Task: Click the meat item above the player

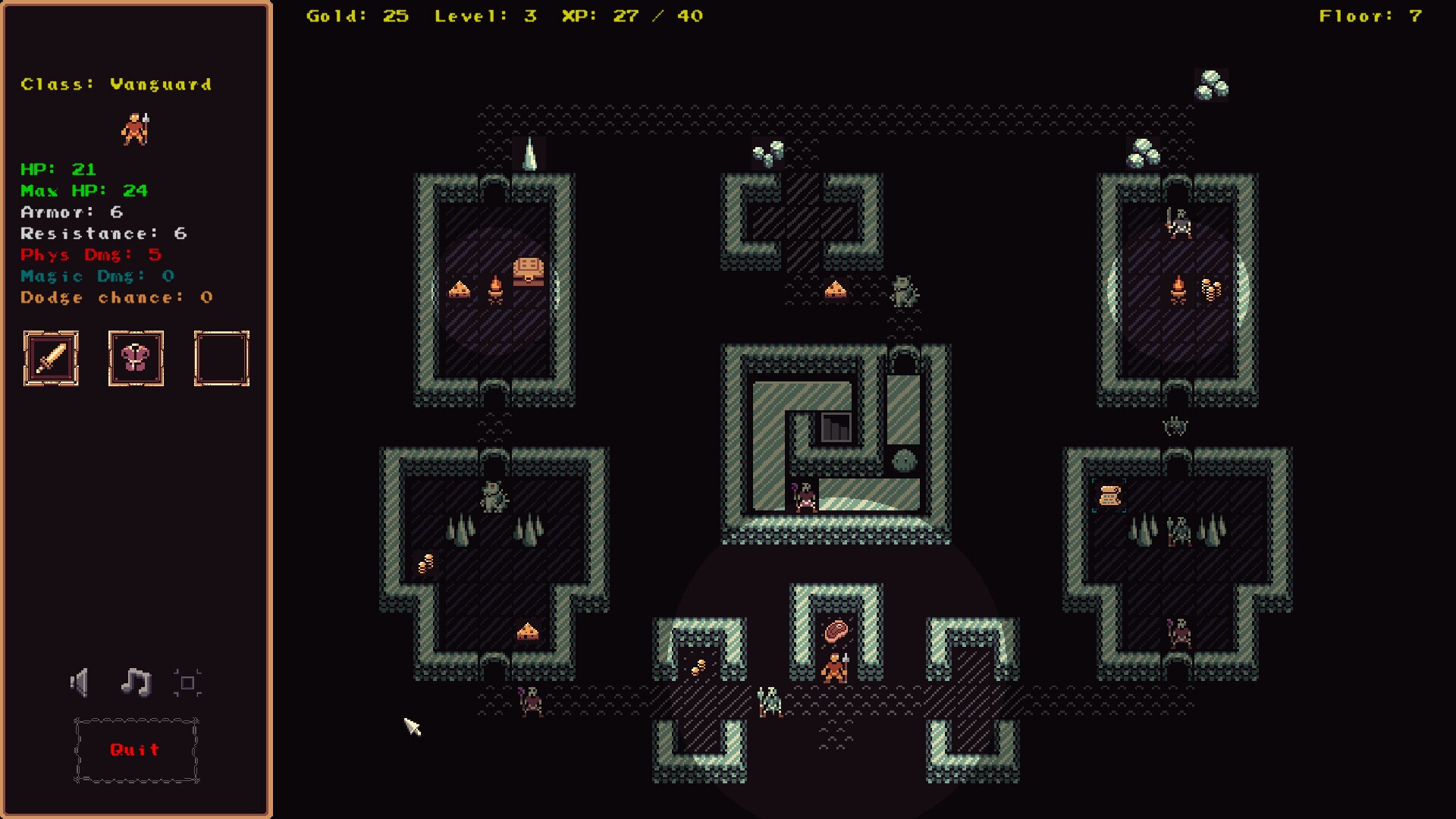Action: pos(835,629)
